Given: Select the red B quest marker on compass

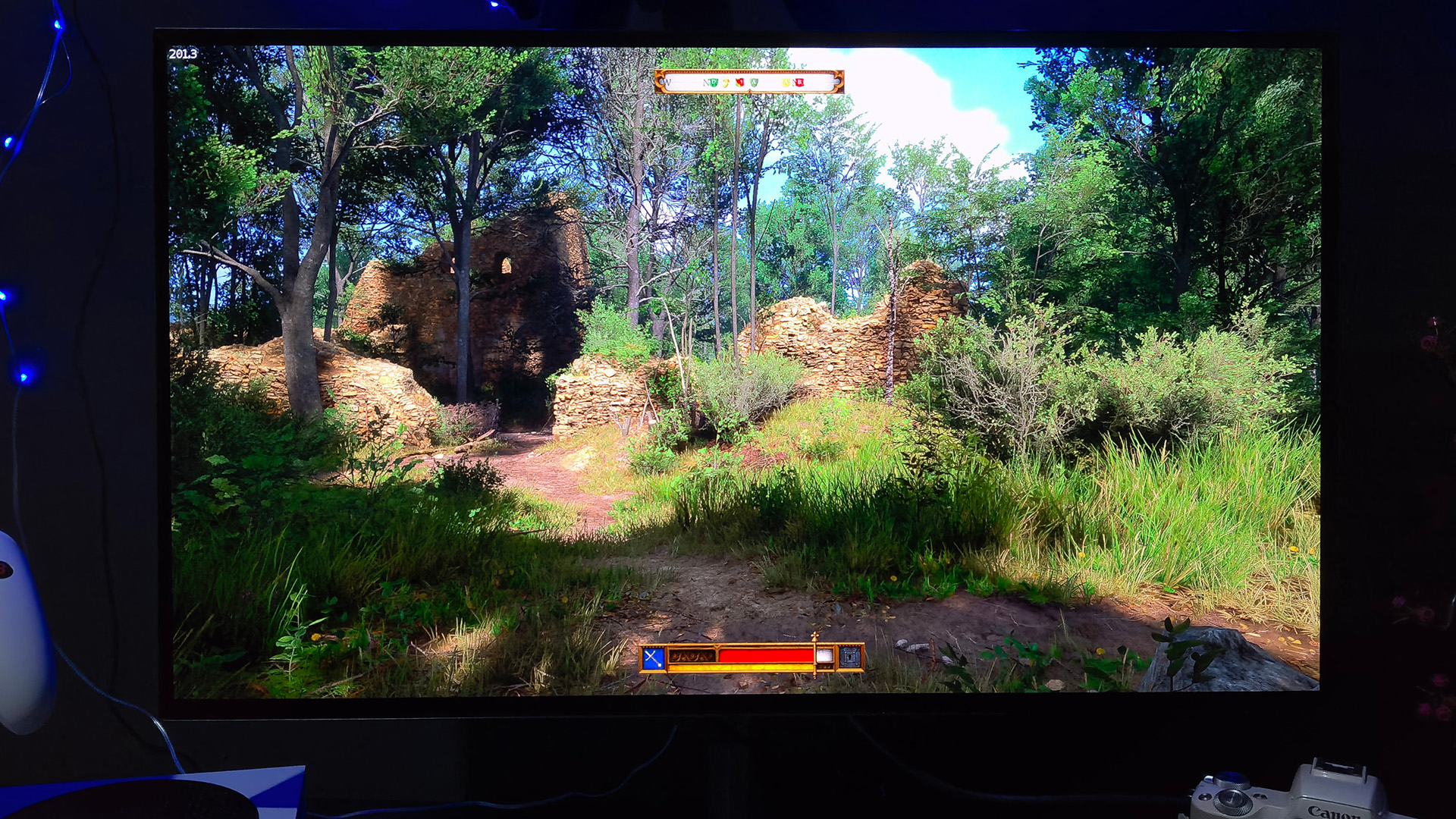Looking at the screenshot, I should (799, 82).
